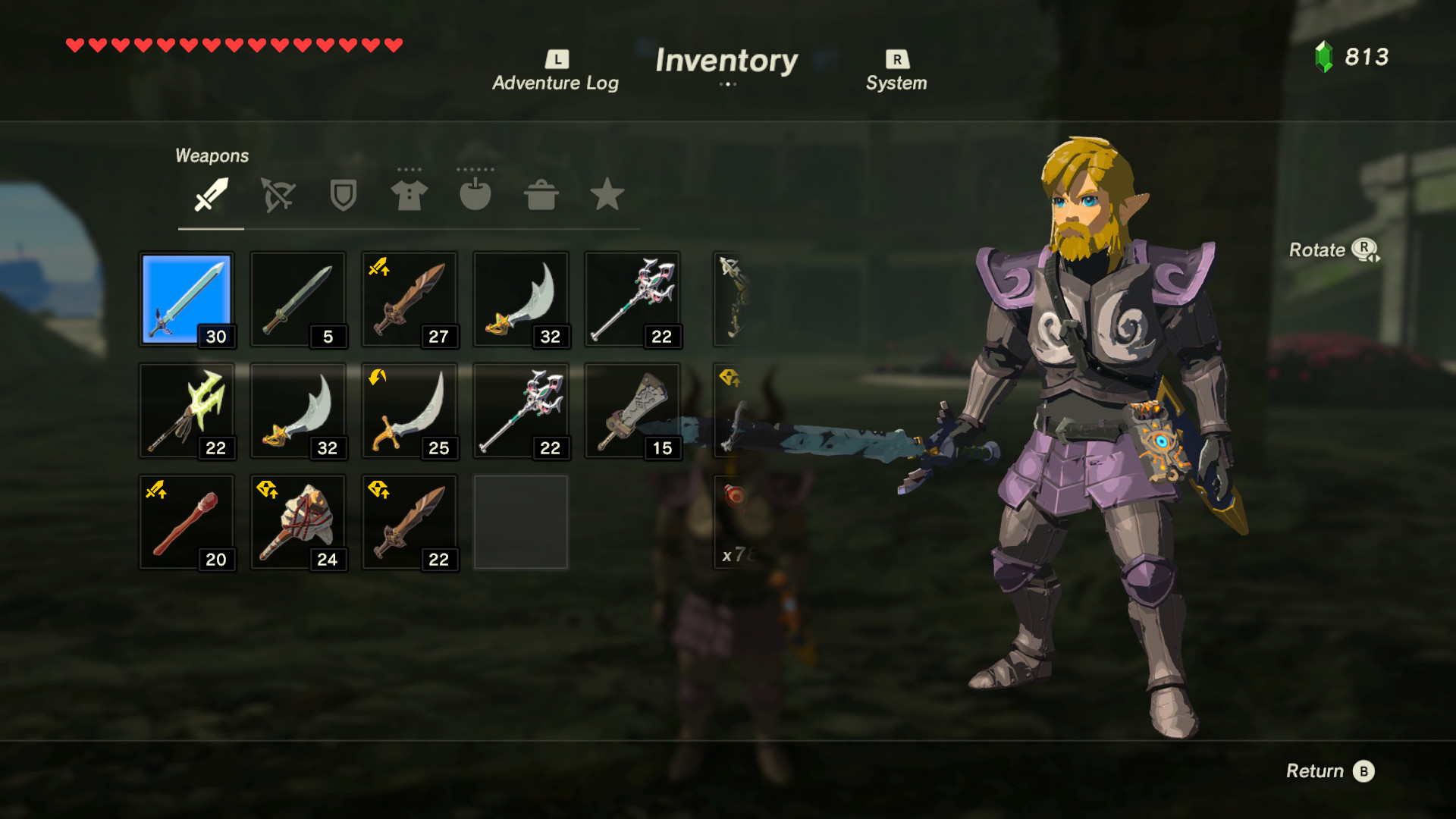Select the Materials apple category icon

click(475, 196)
